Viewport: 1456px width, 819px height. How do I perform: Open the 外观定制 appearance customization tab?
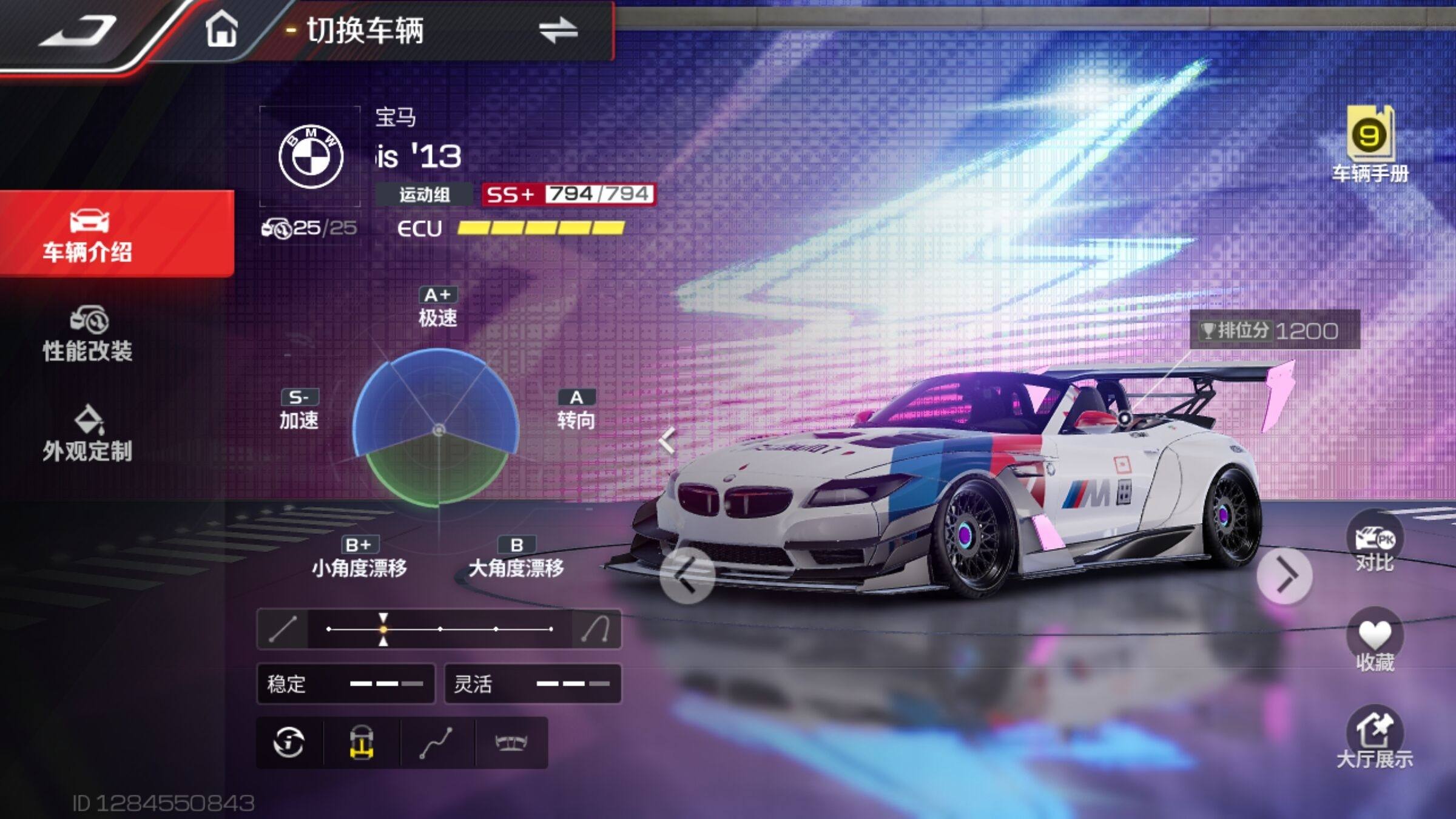(88, 434)
